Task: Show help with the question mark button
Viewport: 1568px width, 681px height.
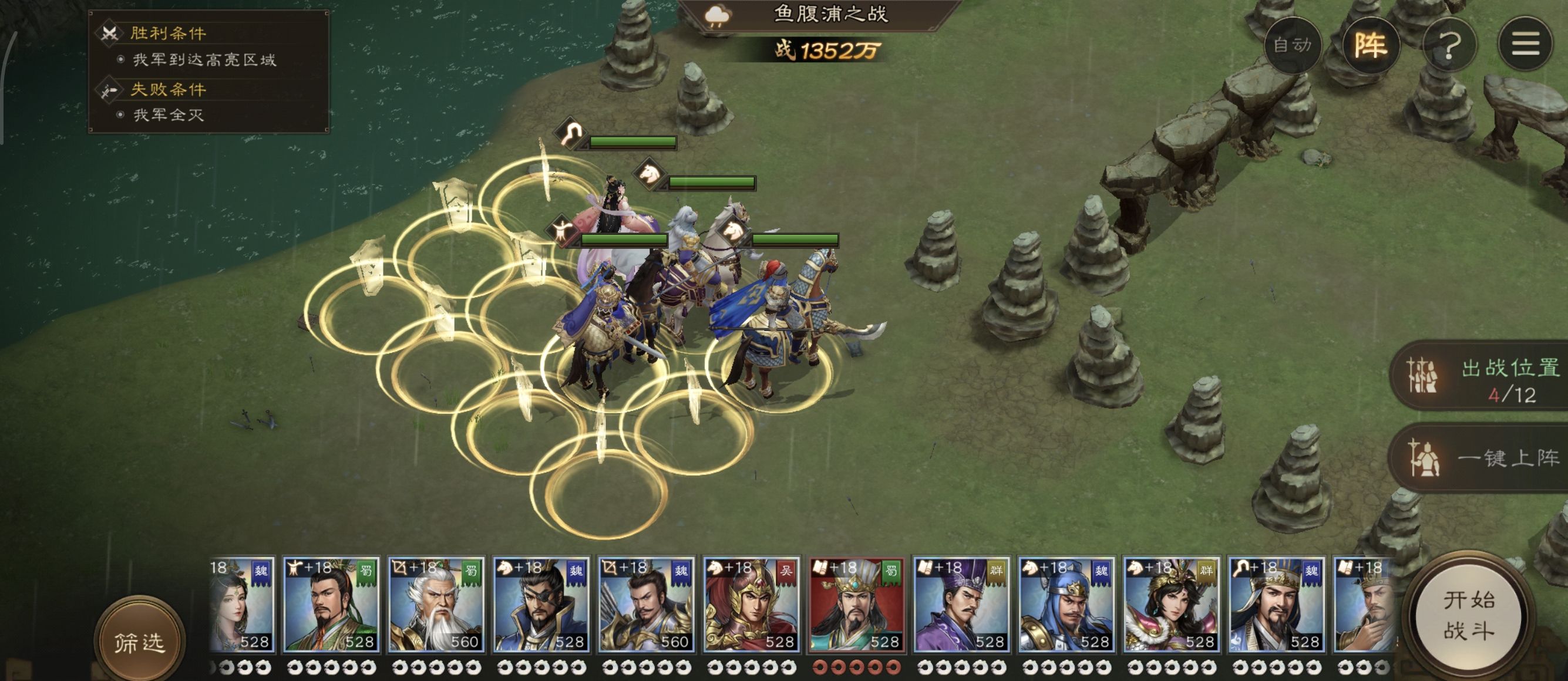Action: 1449,45
